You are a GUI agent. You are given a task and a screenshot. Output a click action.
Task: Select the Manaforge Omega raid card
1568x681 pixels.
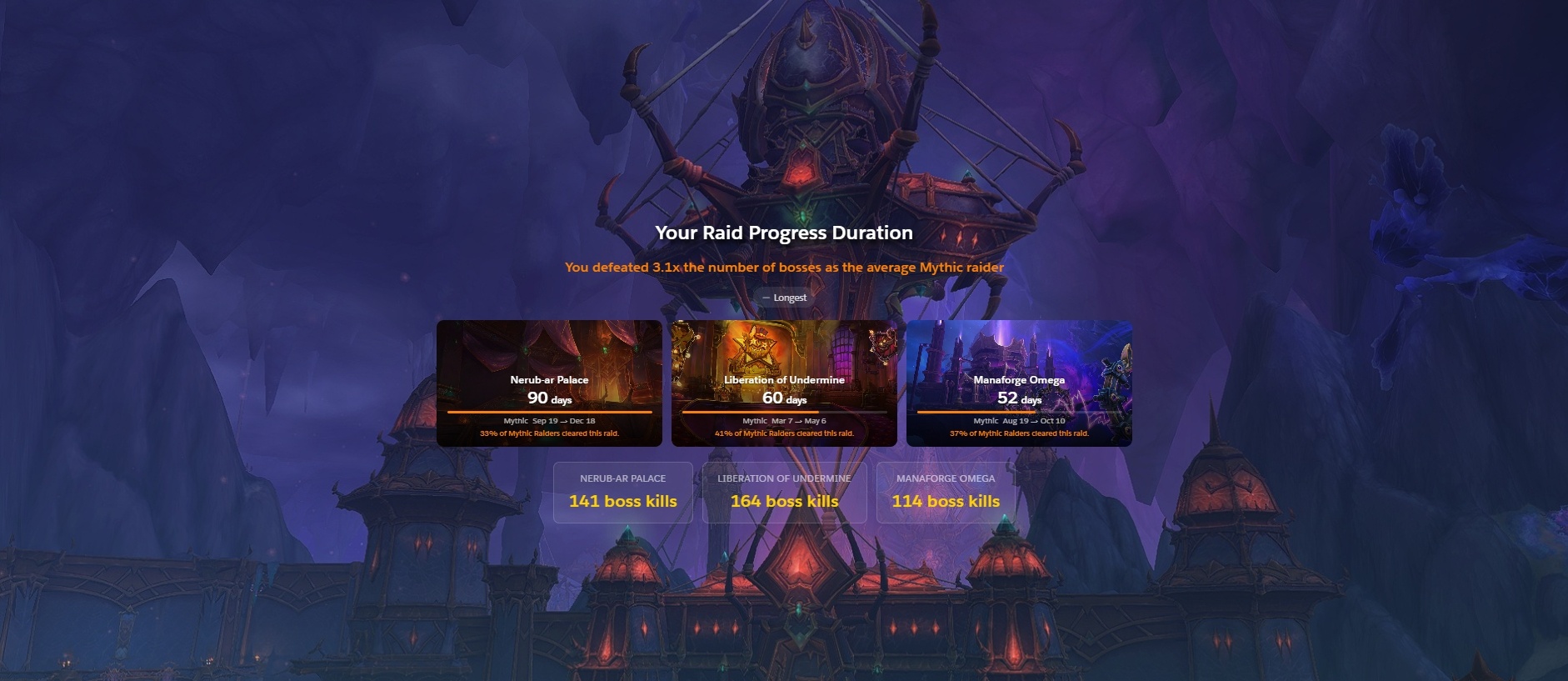(x=1020, y=382)
